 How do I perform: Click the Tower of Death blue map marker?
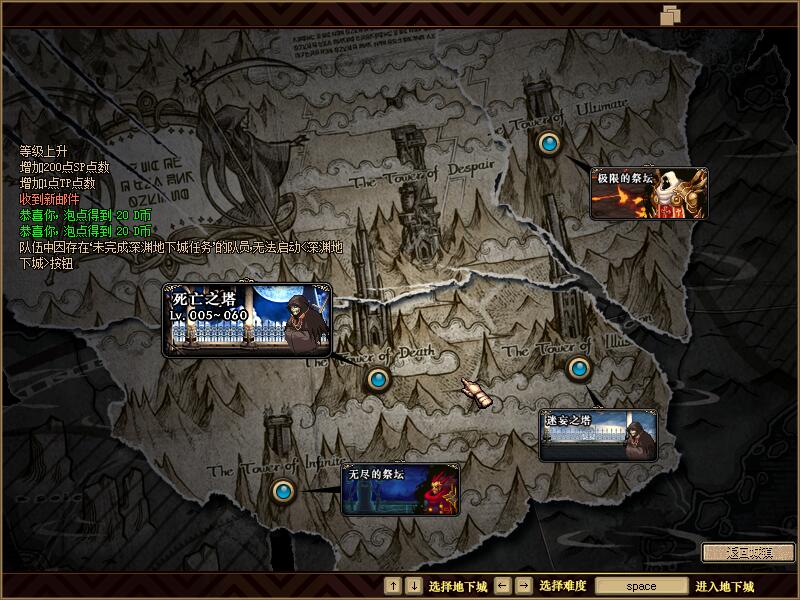pyautogui.click(x=377, y=379)
